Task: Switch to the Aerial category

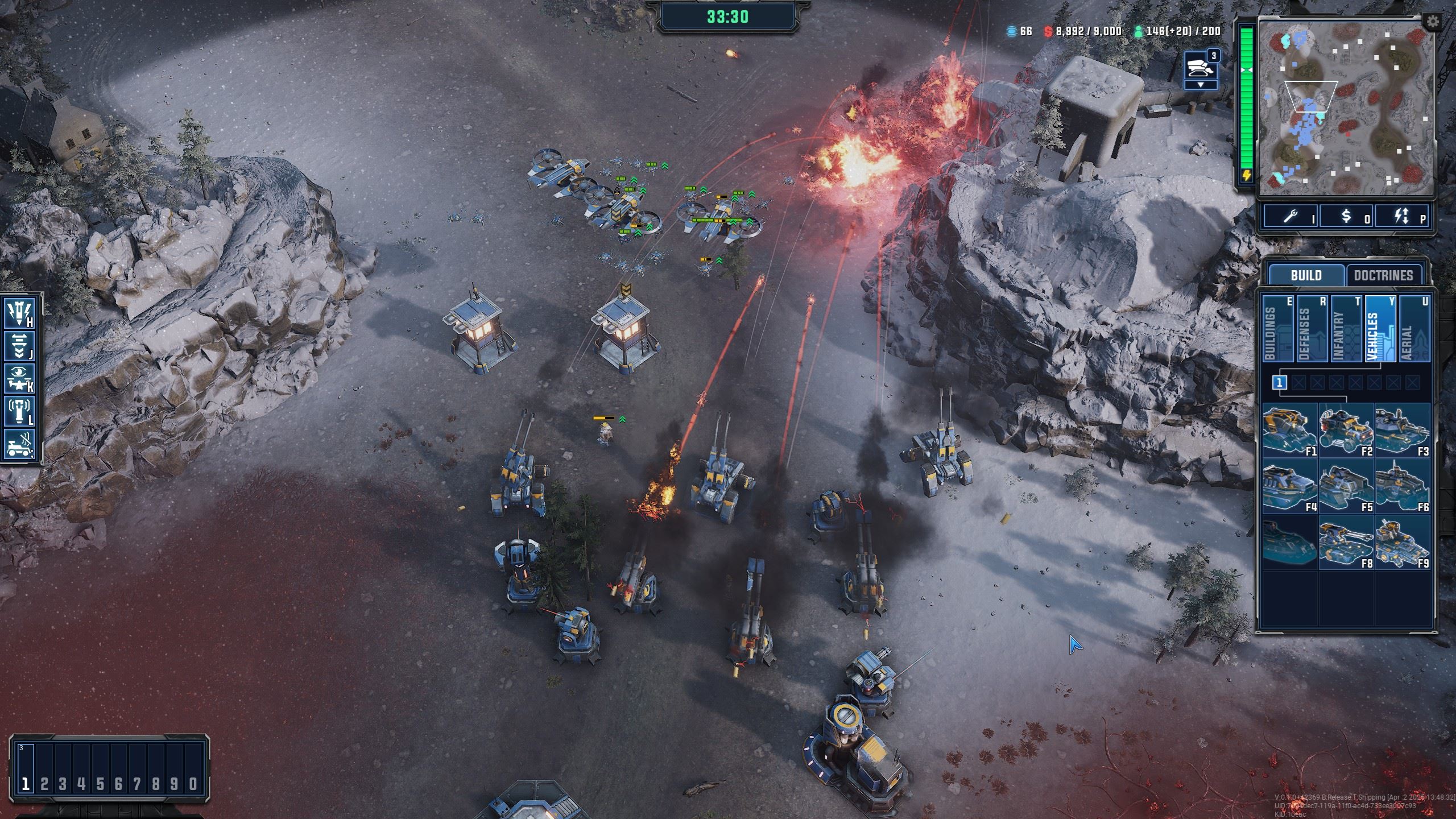Action: pyautogui.click(x=1414, y=329)
